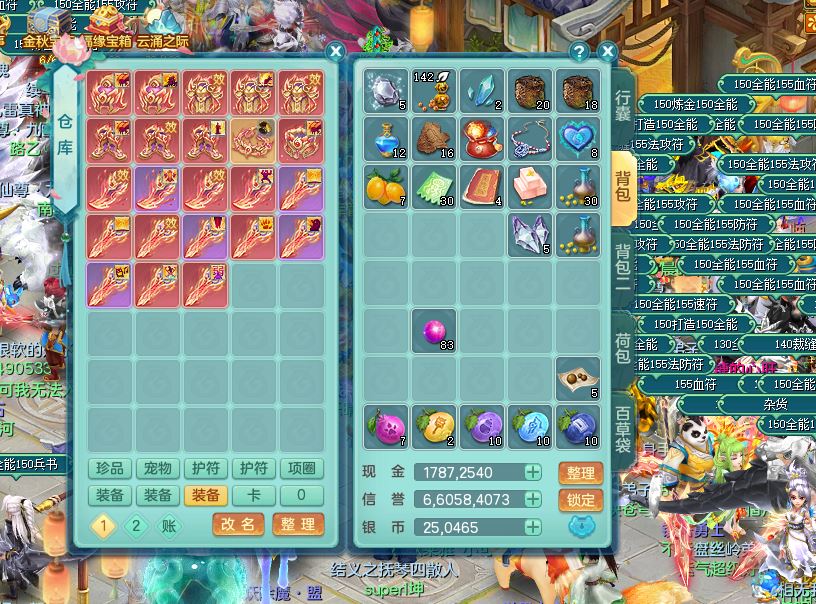Rename the warehouse page with 改名

pos(239,524)
